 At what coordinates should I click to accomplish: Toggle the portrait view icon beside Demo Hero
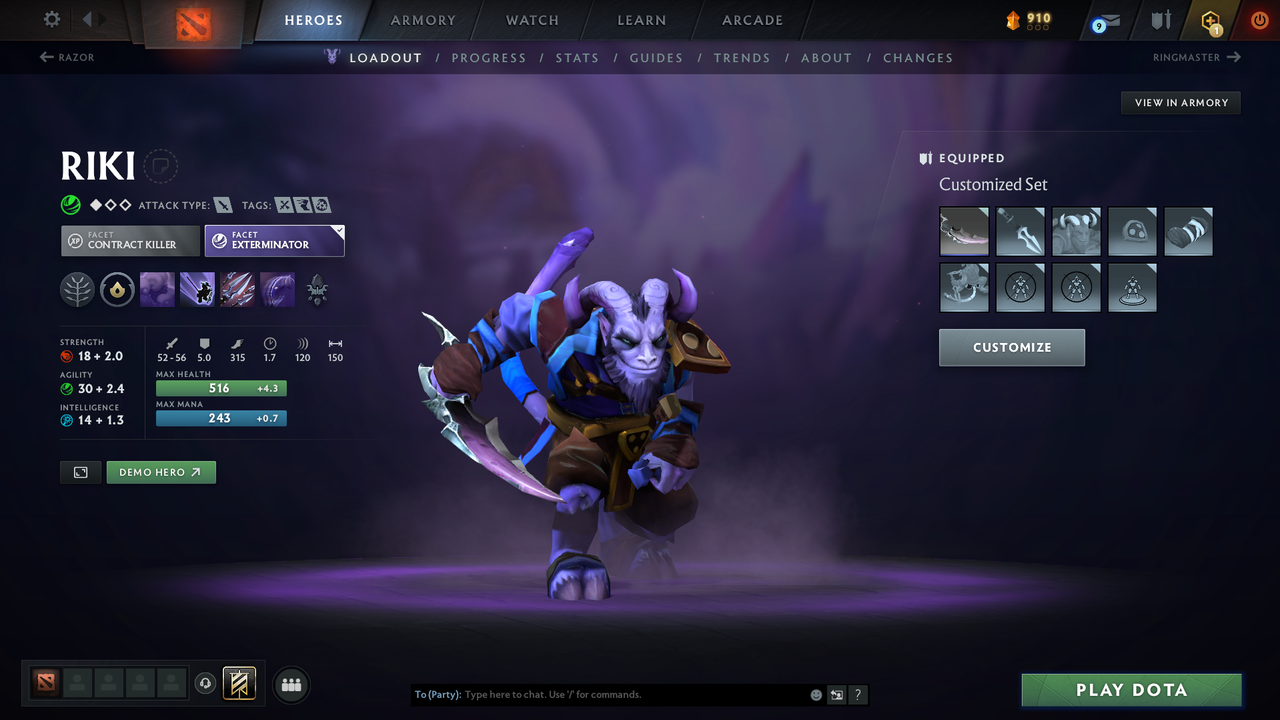[x=80, y=471]
